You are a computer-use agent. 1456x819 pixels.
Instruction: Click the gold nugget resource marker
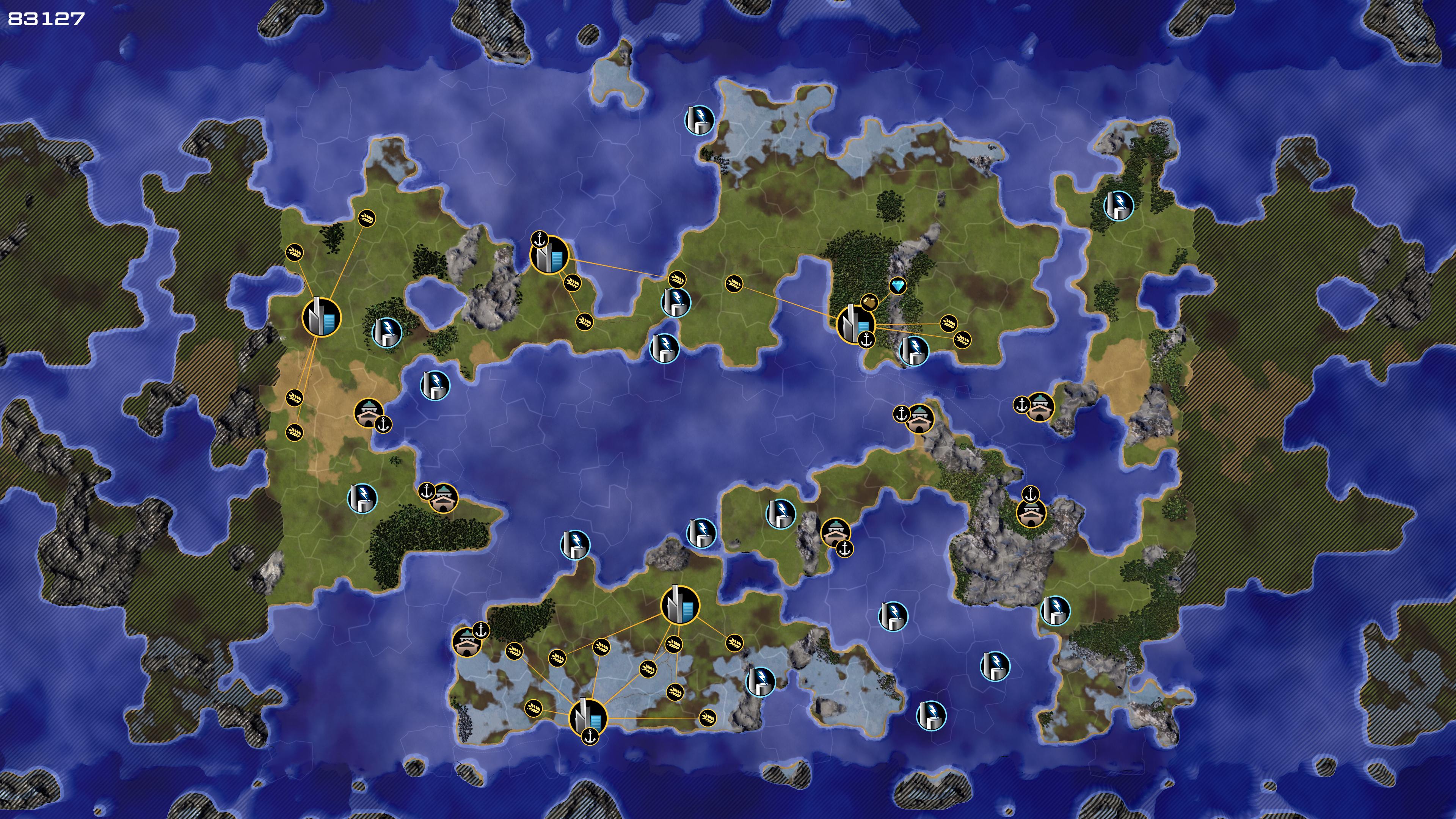(869, 303)
